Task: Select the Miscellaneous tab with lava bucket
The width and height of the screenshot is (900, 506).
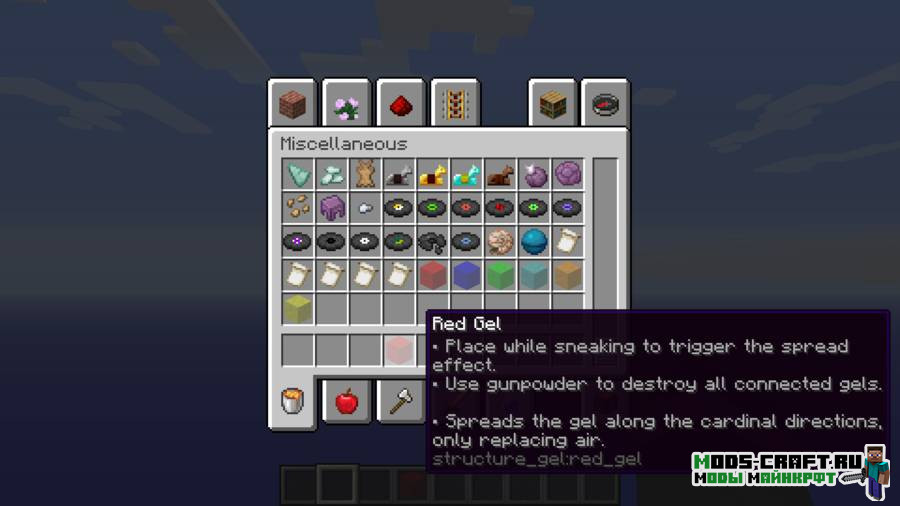Action: (293, 402)
